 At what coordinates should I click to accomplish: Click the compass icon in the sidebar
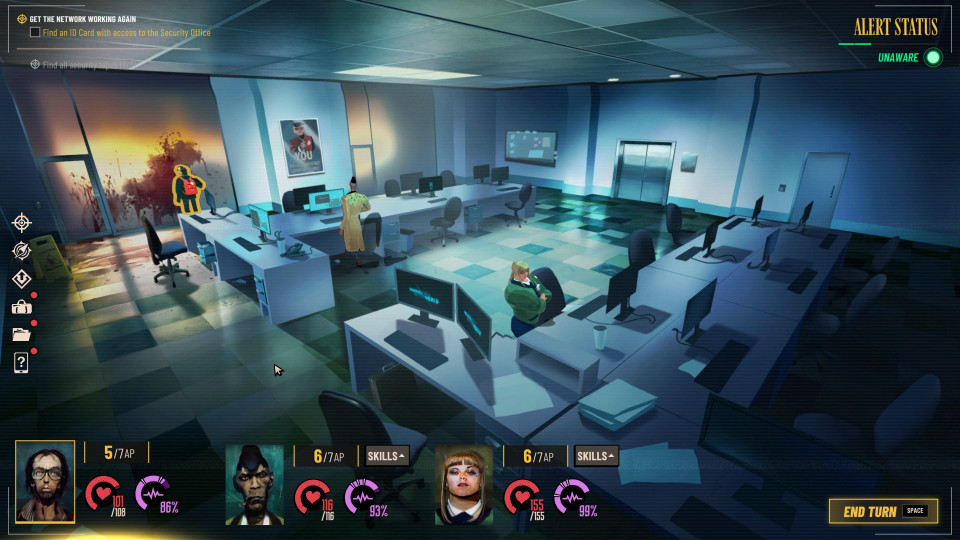21,250
